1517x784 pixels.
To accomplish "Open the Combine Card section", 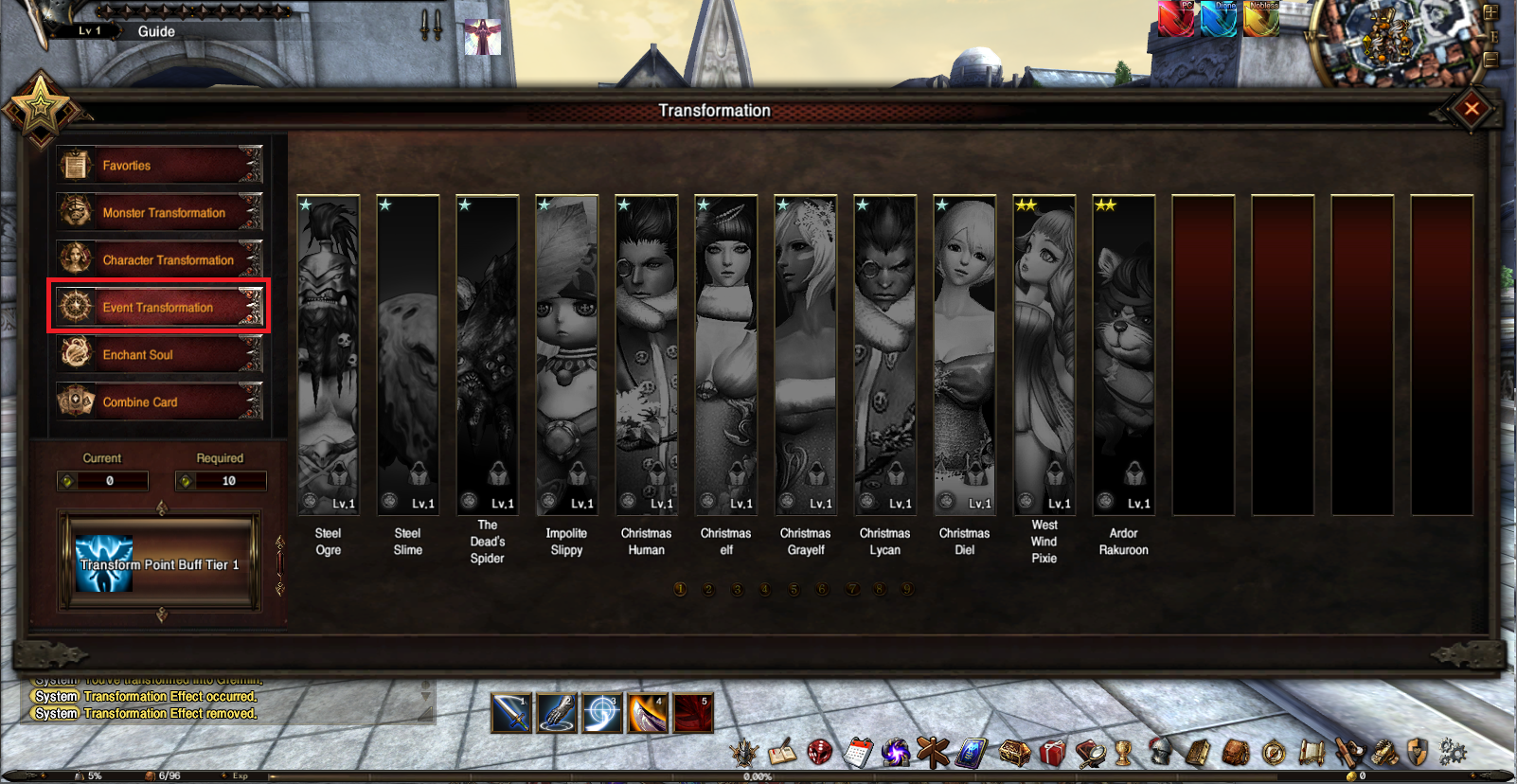I will [x=159, y=402].
